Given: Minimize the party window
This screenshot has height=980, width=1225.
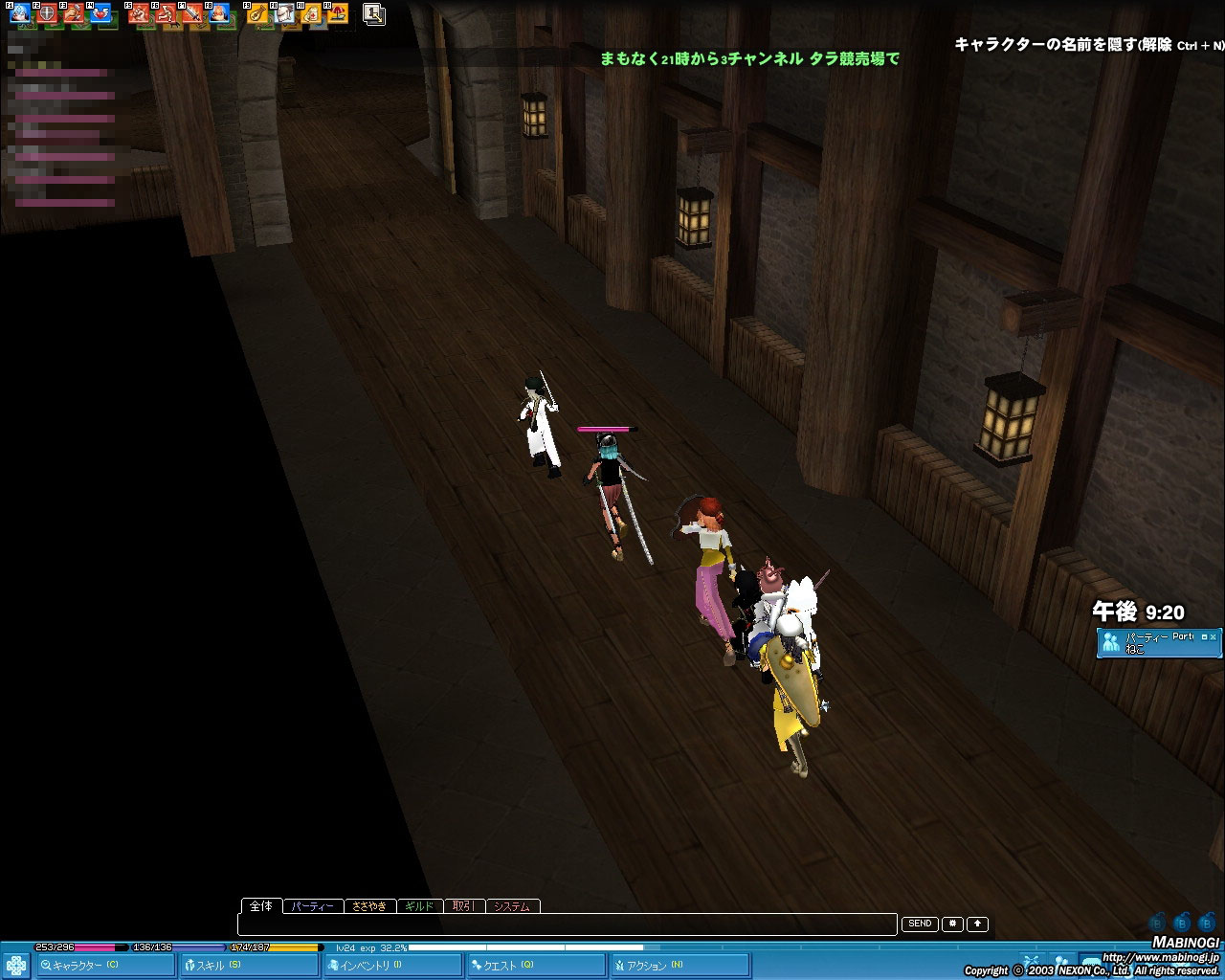Looking at the screenshot, I should [x=1202, y=636].
